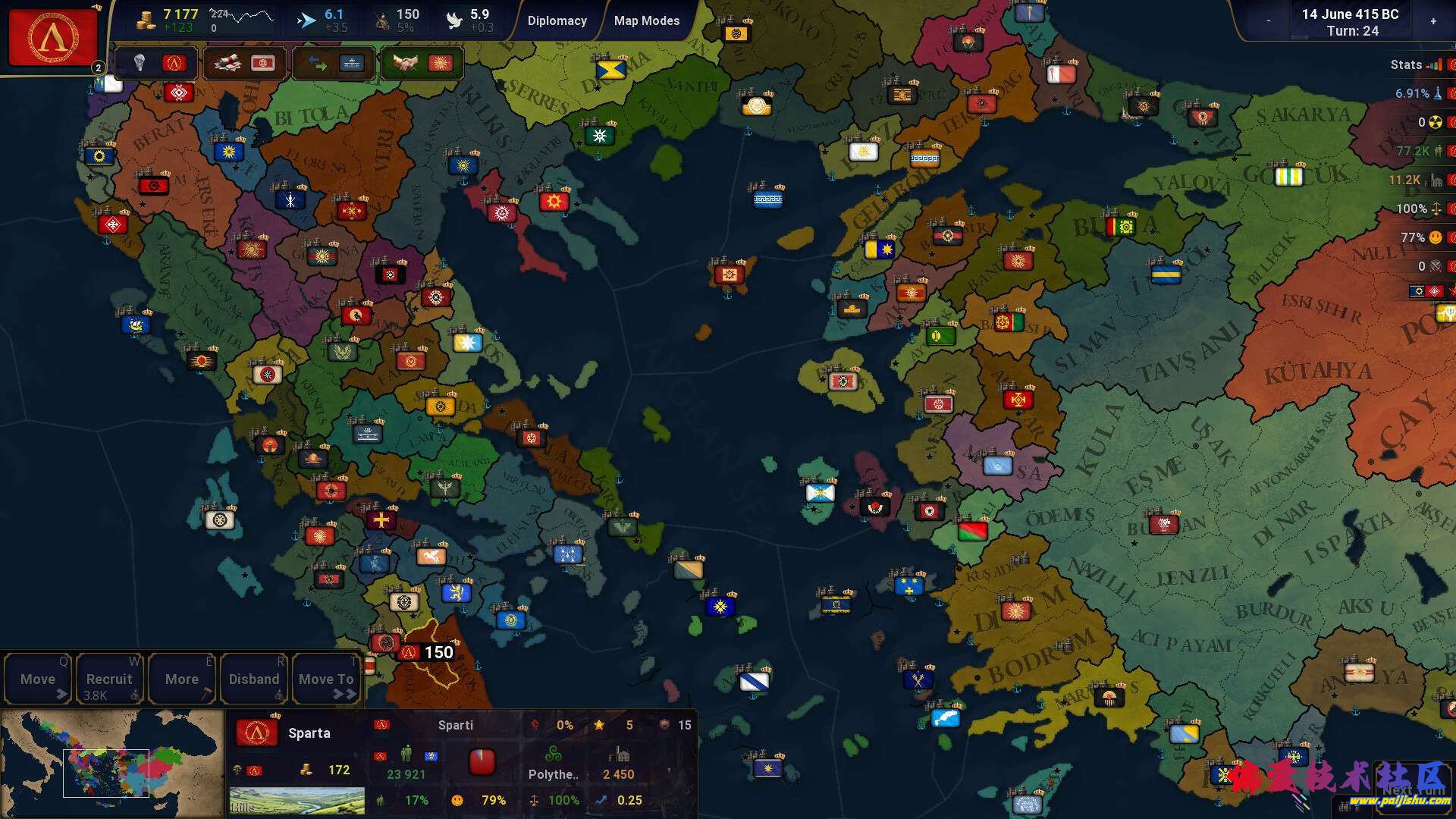This screenshot has height=819, width=1456.
Task: Click the Disband button
Action: 254,677
